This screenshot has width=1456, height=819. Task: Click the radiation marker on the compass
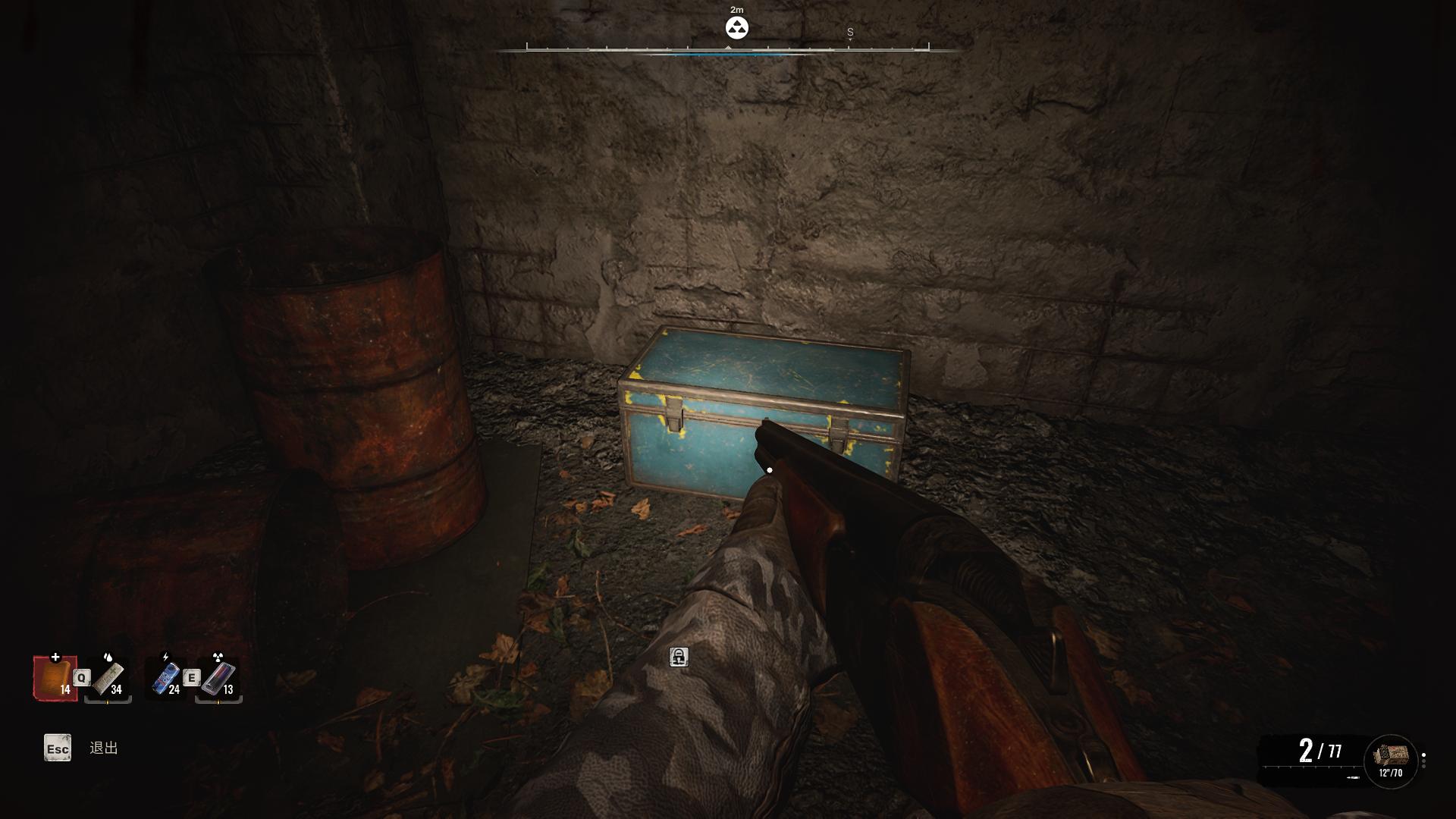[736, 28]
